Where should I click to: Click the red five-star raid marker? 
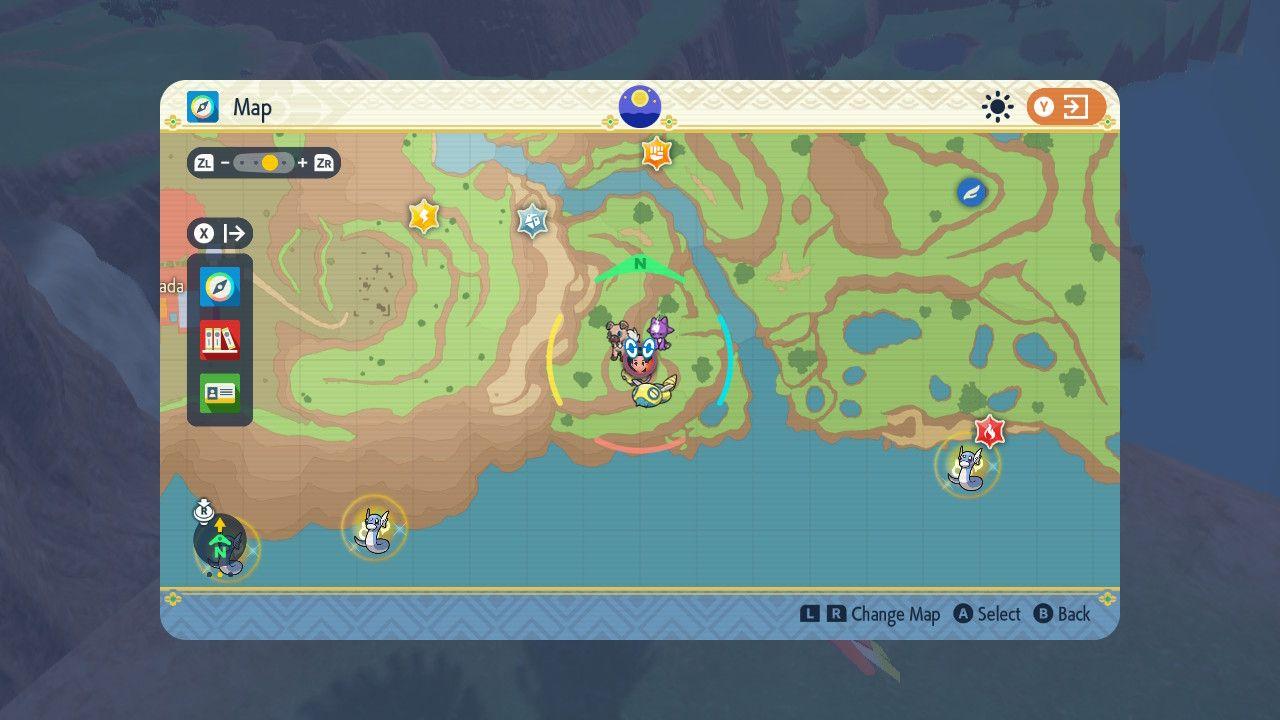point(988,433)
